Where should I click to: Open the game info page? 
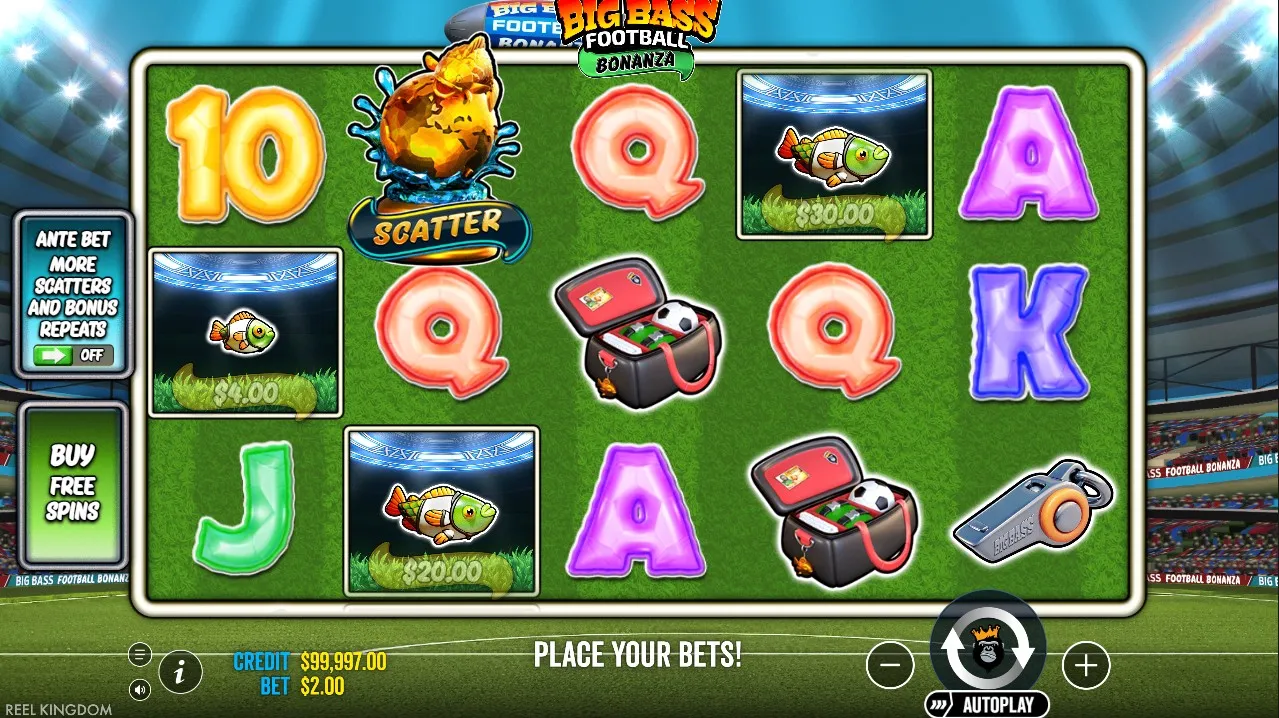[180, 673]
